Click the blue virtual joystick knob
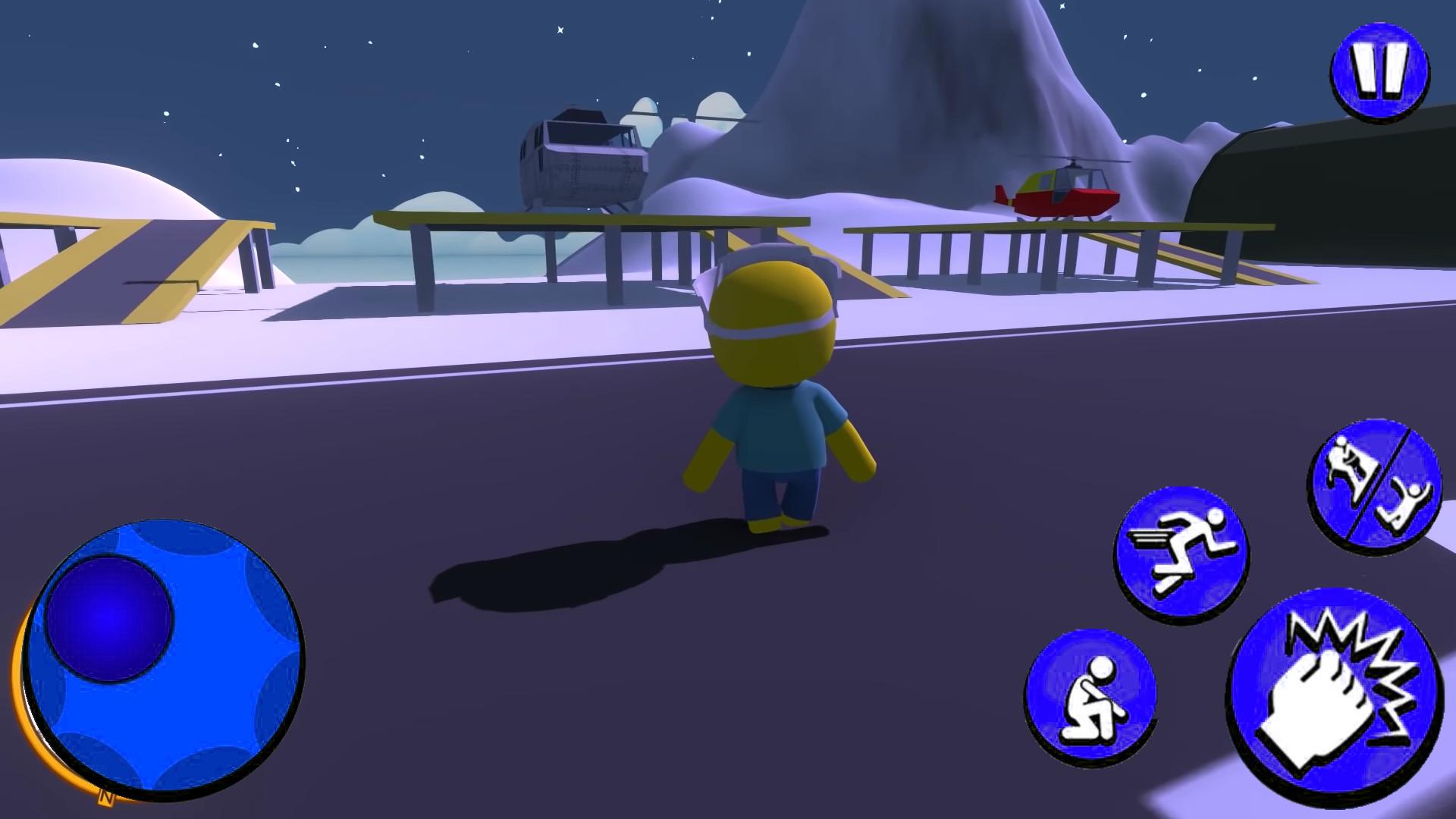 109,618
